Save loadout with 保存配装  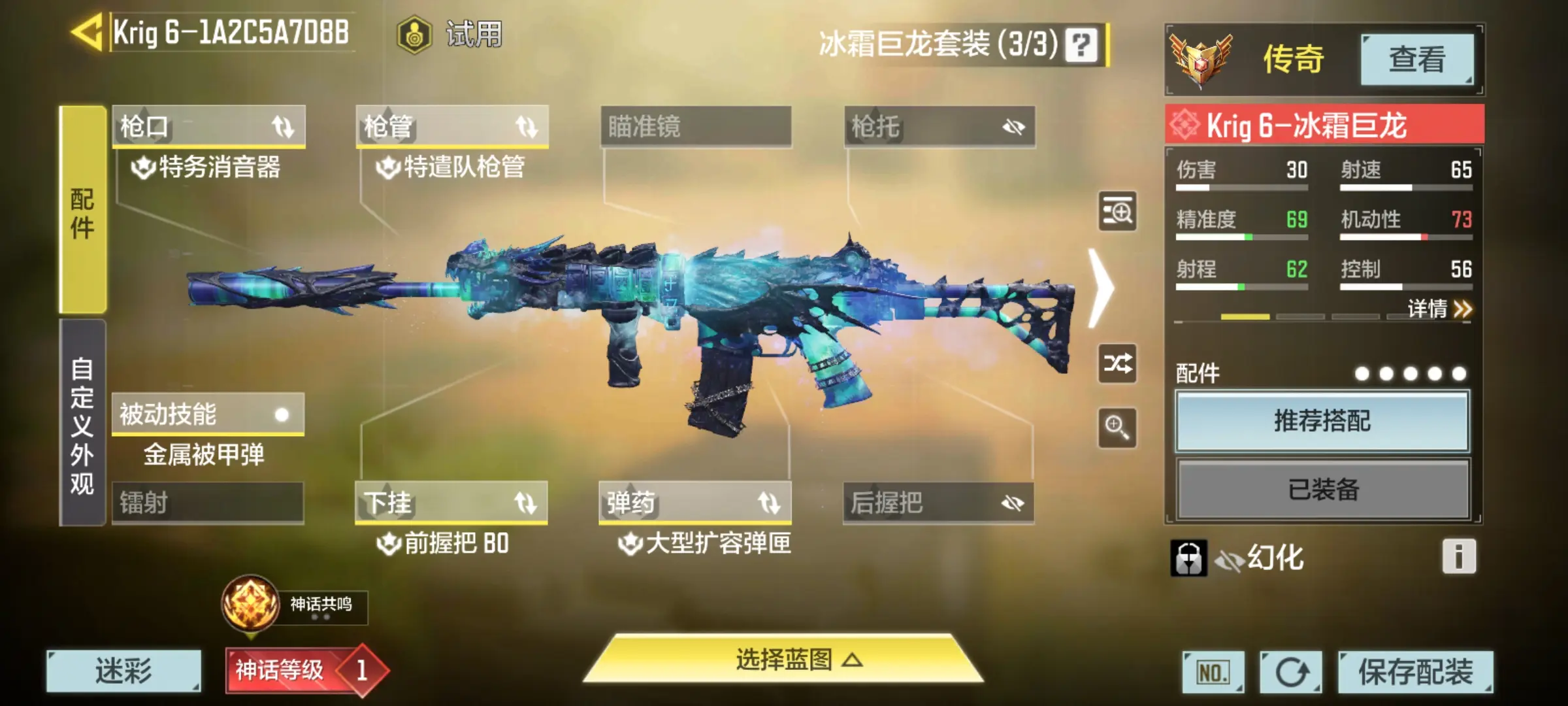click(1415, 671)
